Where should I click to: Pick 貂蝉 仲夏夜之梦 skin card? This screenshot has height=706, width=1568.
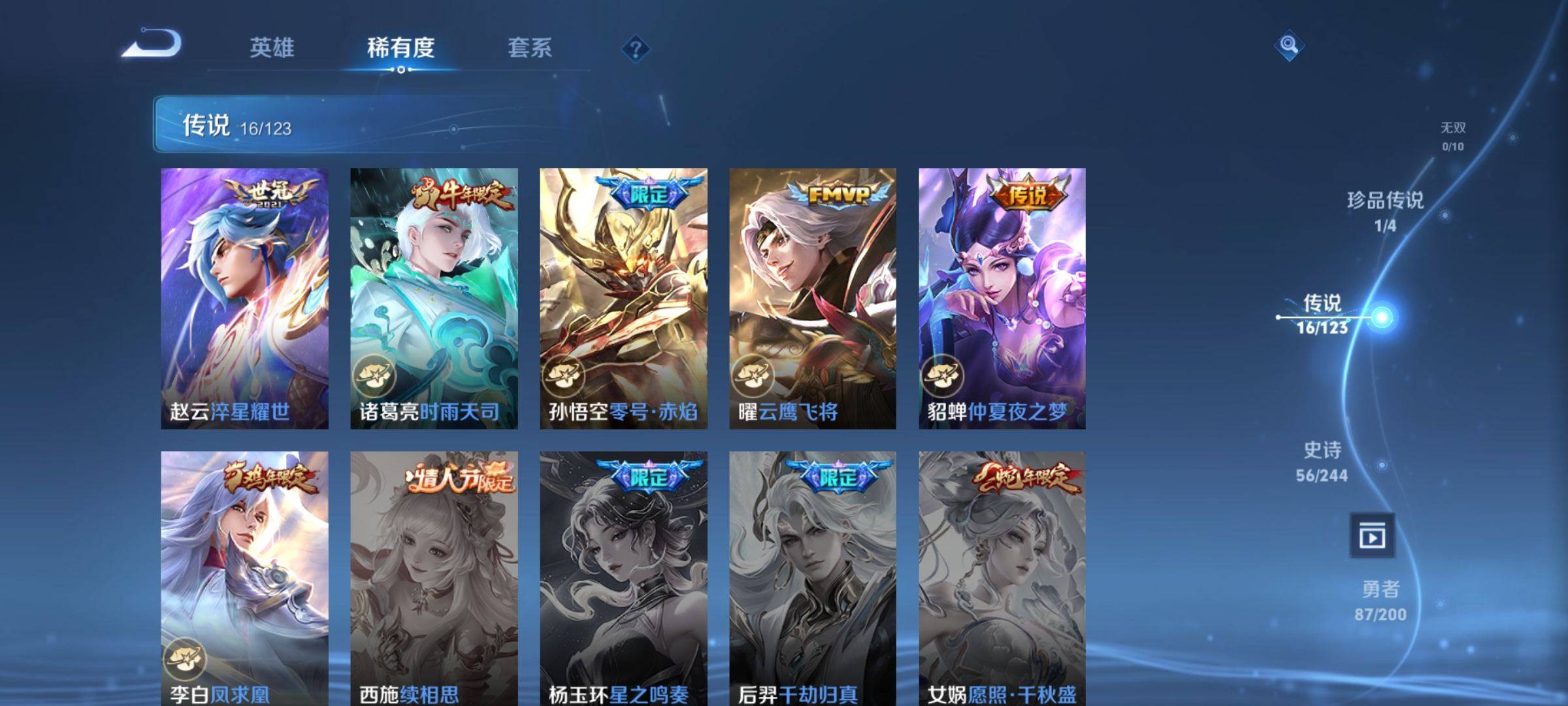point(1002,298)
